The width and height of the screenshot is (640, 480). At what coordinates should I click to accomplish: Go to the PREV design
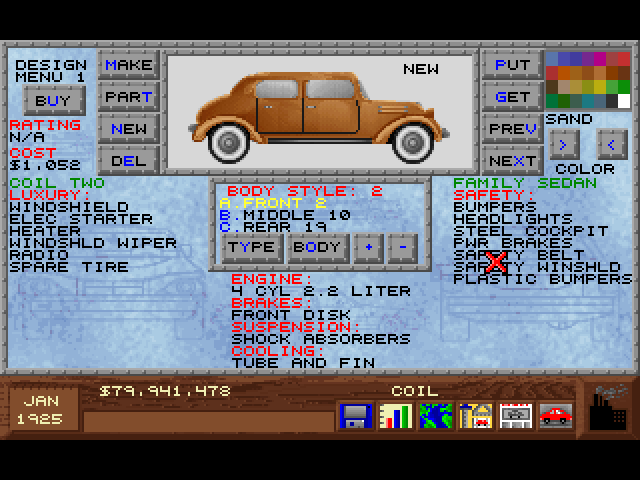tap(512, 129)
